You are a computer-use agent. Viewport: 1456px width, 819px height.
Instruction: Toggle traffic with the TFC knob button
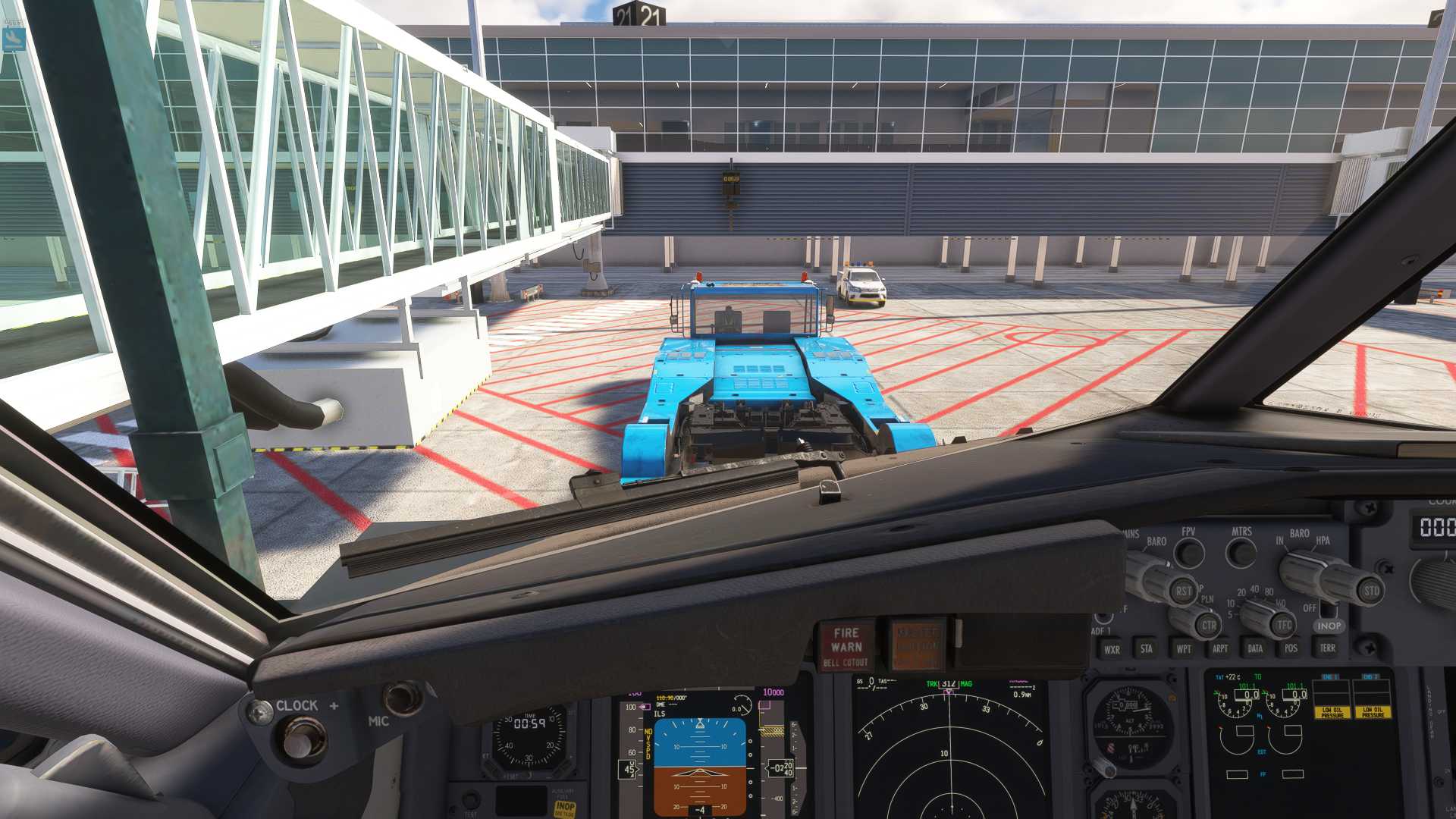pos(1283,626)
